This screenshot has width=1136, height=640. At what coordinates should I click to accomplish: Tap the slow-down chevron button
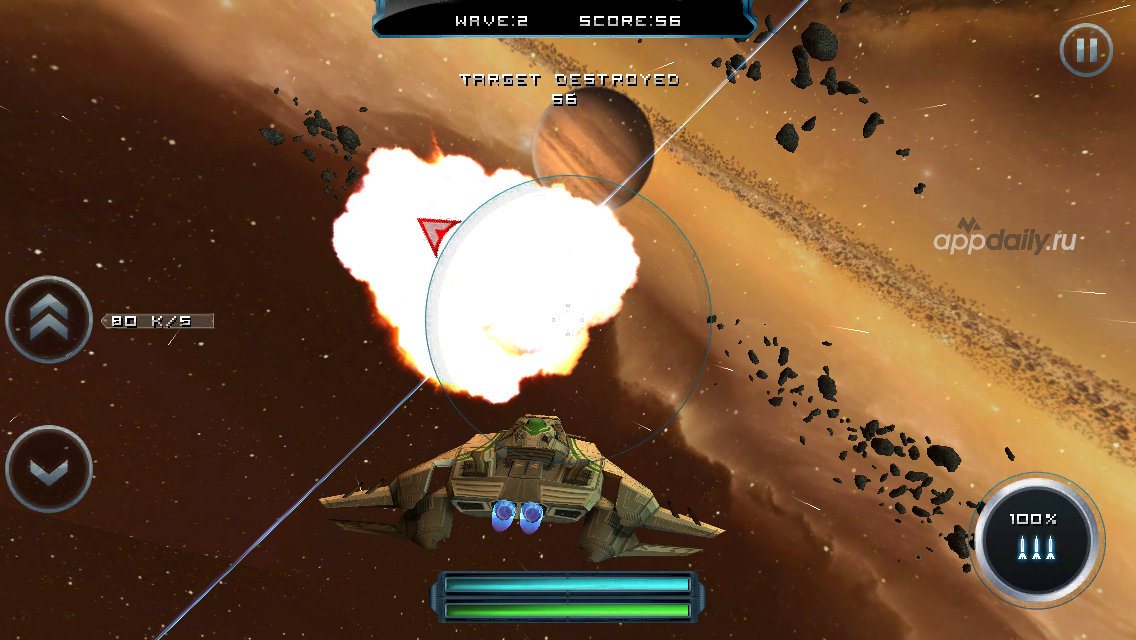[49, 470]
